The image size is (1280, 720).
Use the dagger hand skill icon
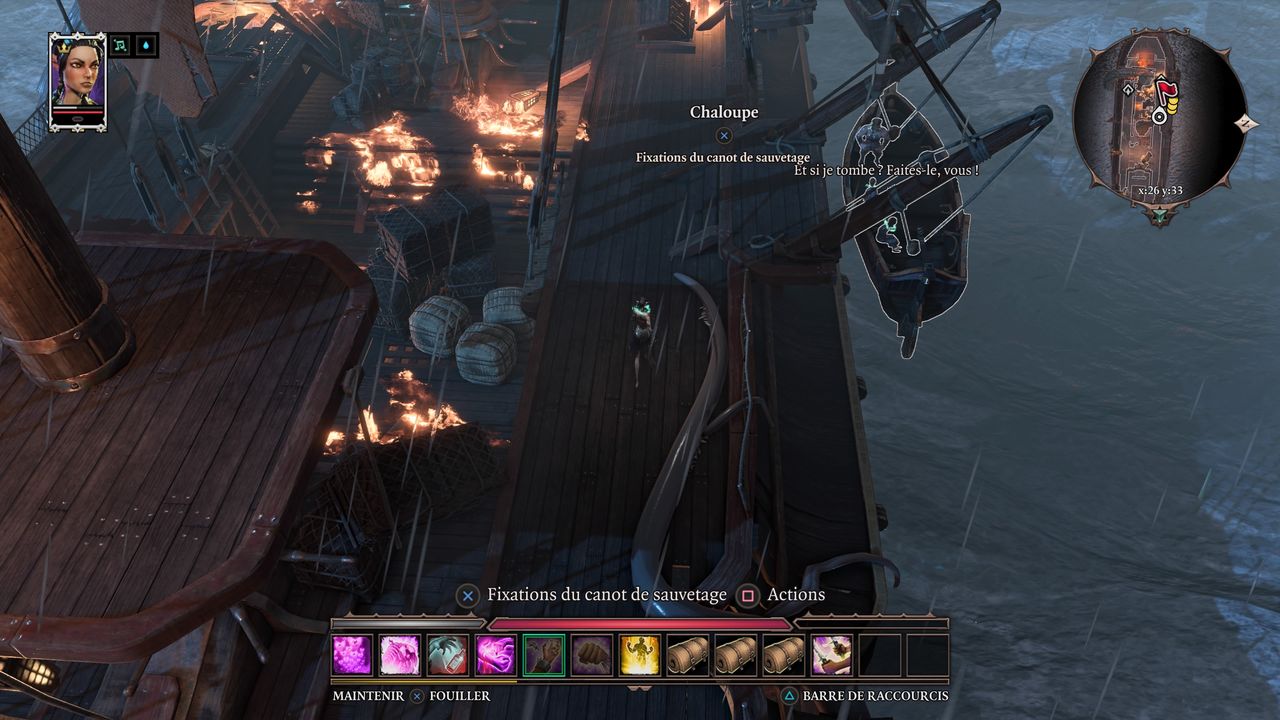pos(832,655)
